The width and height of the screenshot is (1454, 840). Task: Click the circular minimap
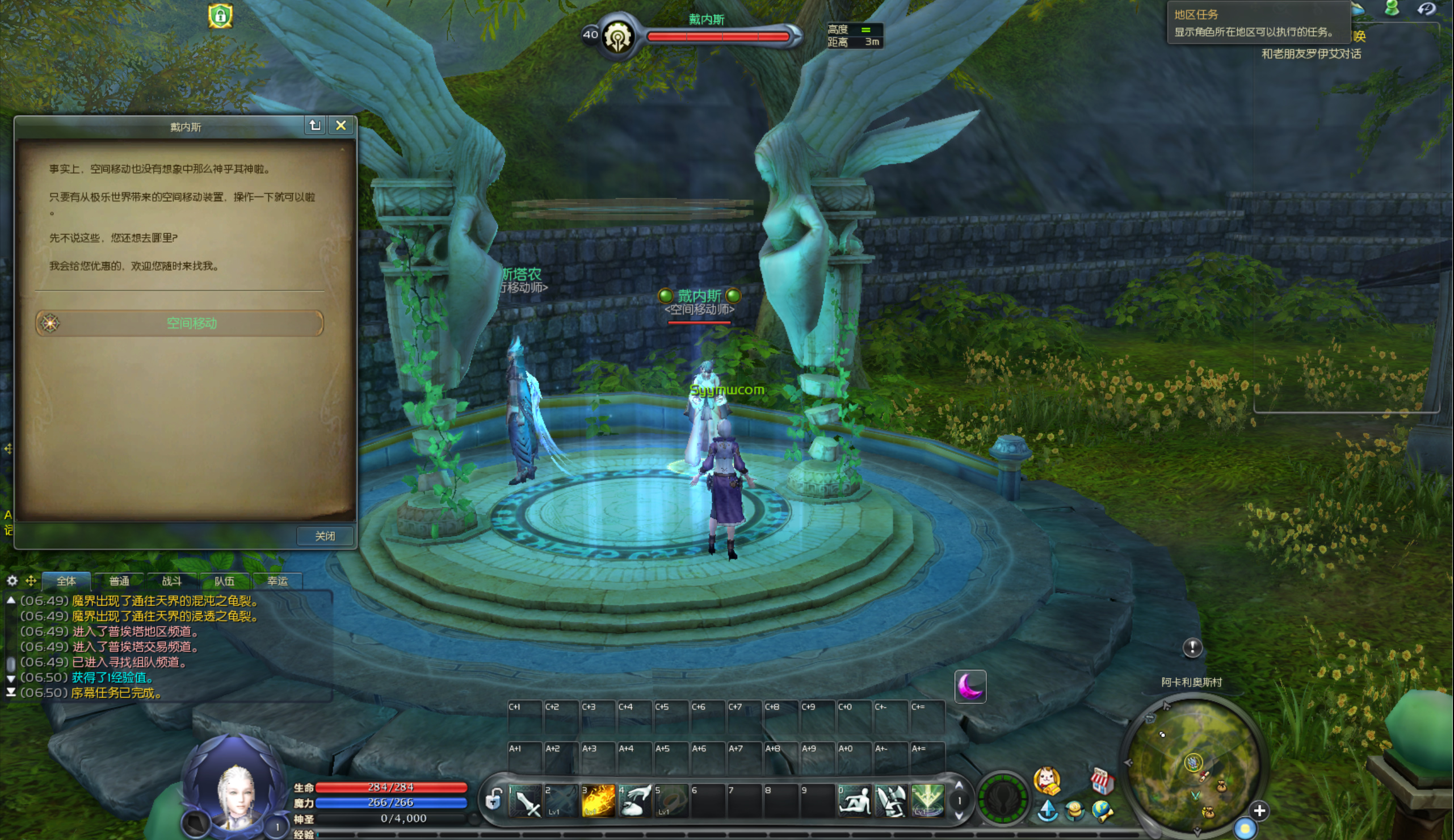pos(1193,763)
